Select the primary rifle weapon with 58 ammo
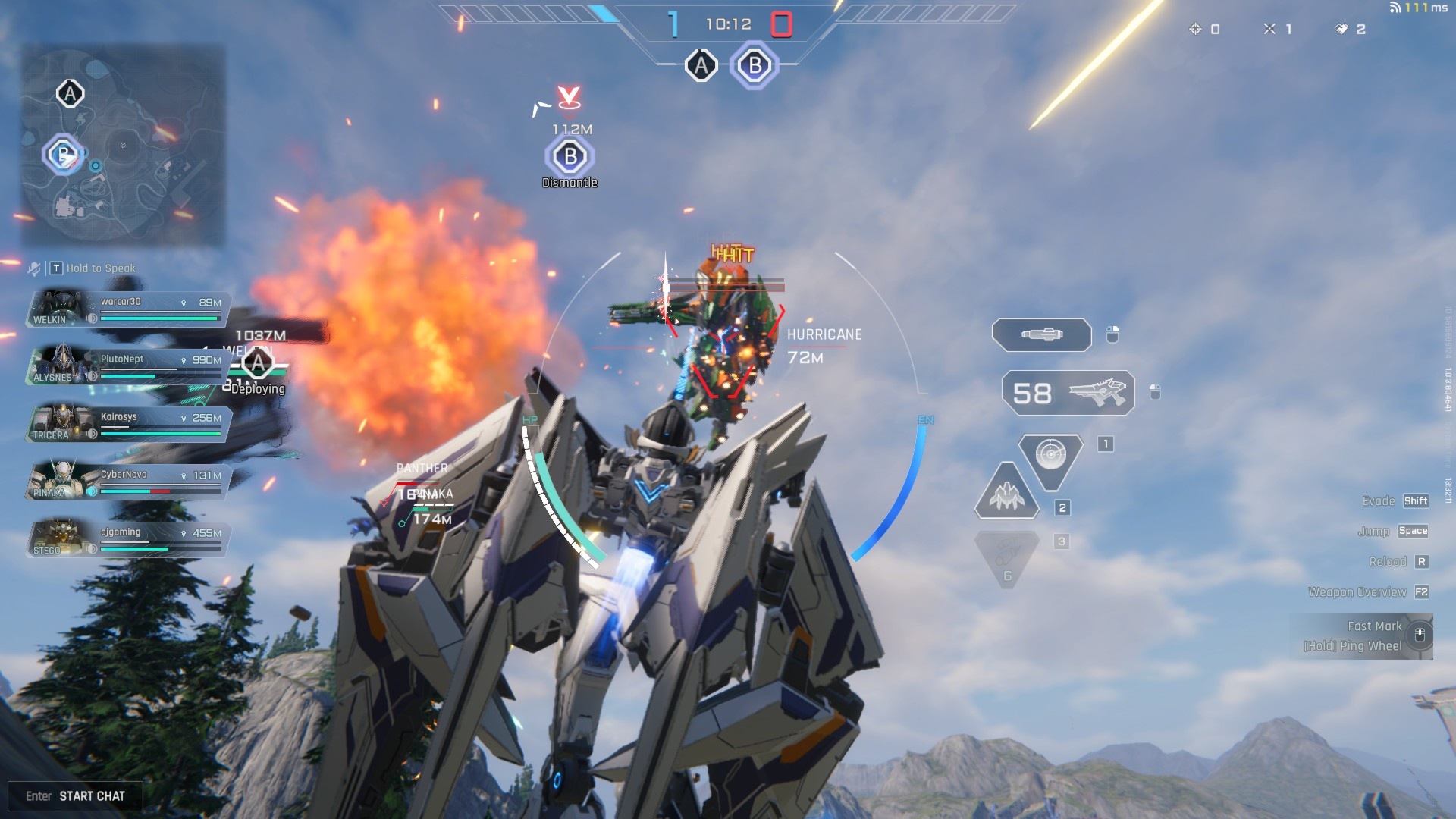The image size is (1456, 819). (x=1068, y=393)
